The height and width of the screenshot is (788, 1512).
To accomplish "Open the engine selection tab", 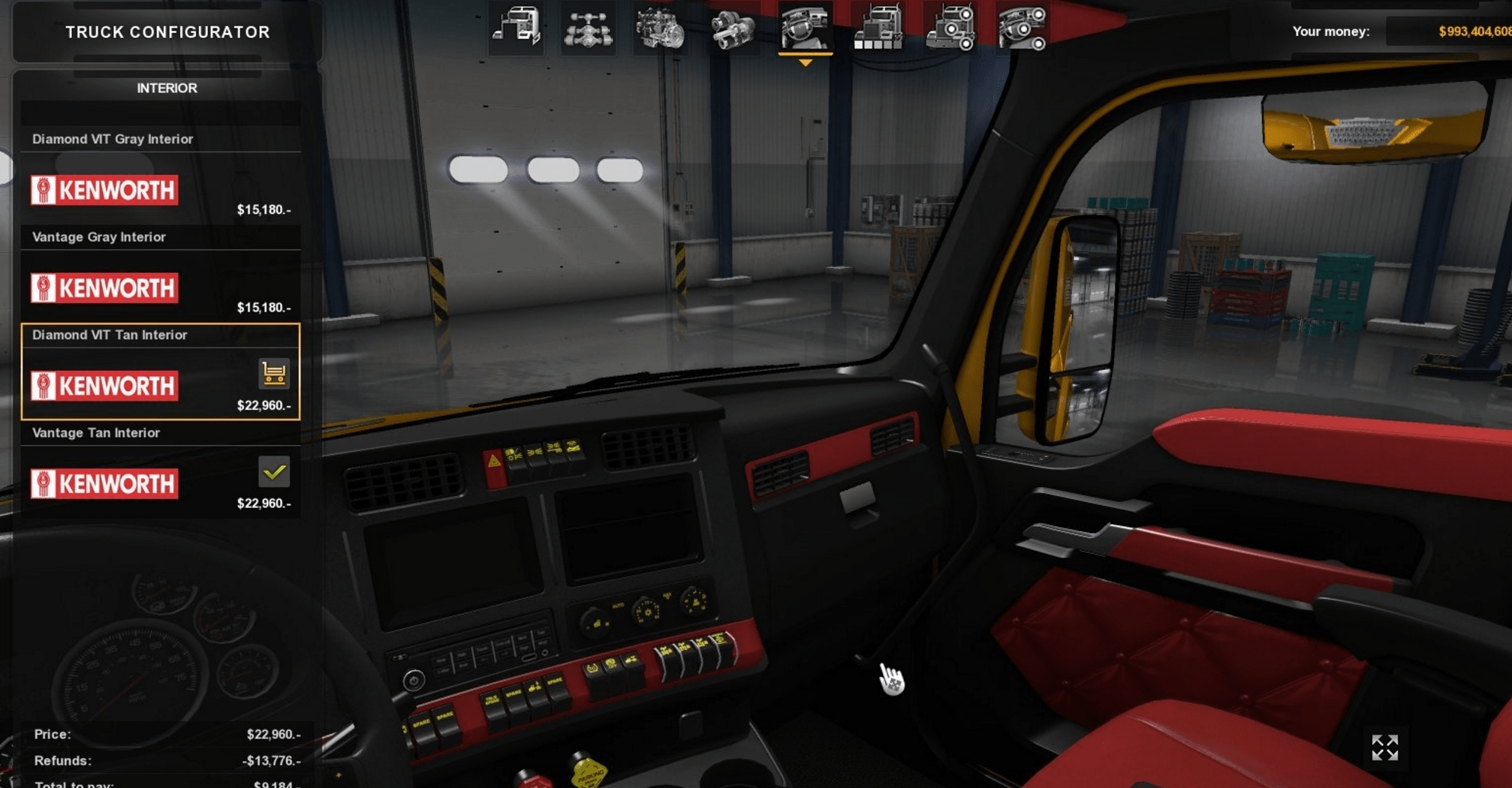I will [x=660, y=29].
